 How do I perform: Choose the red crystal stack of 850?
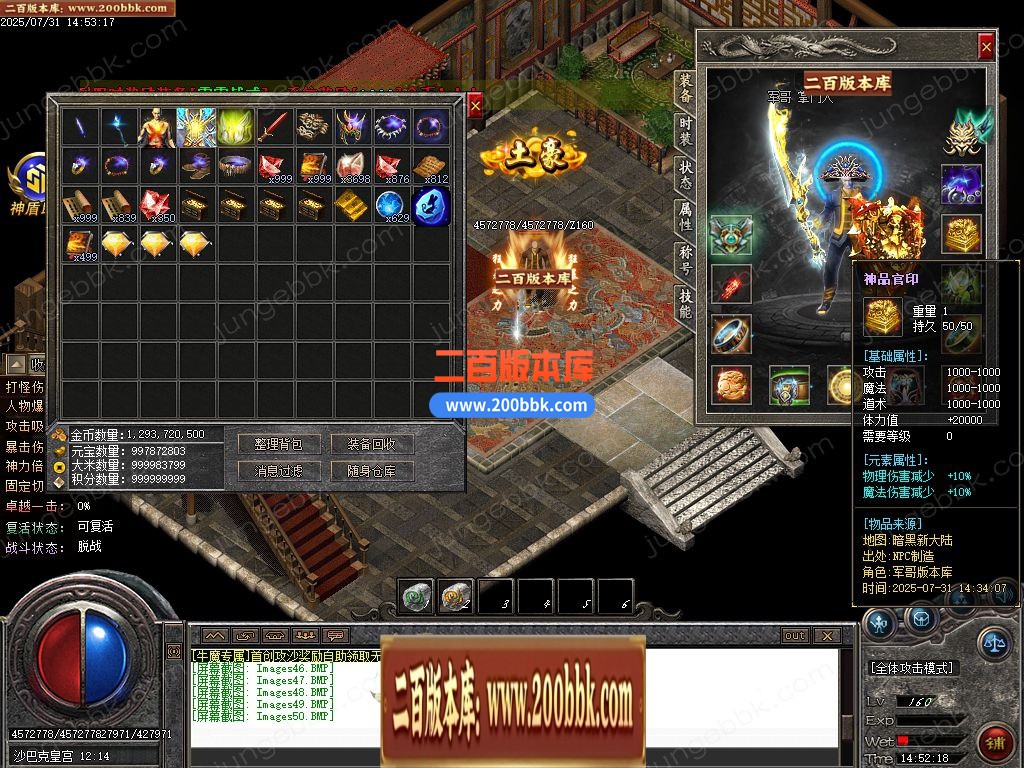[157, 206]
